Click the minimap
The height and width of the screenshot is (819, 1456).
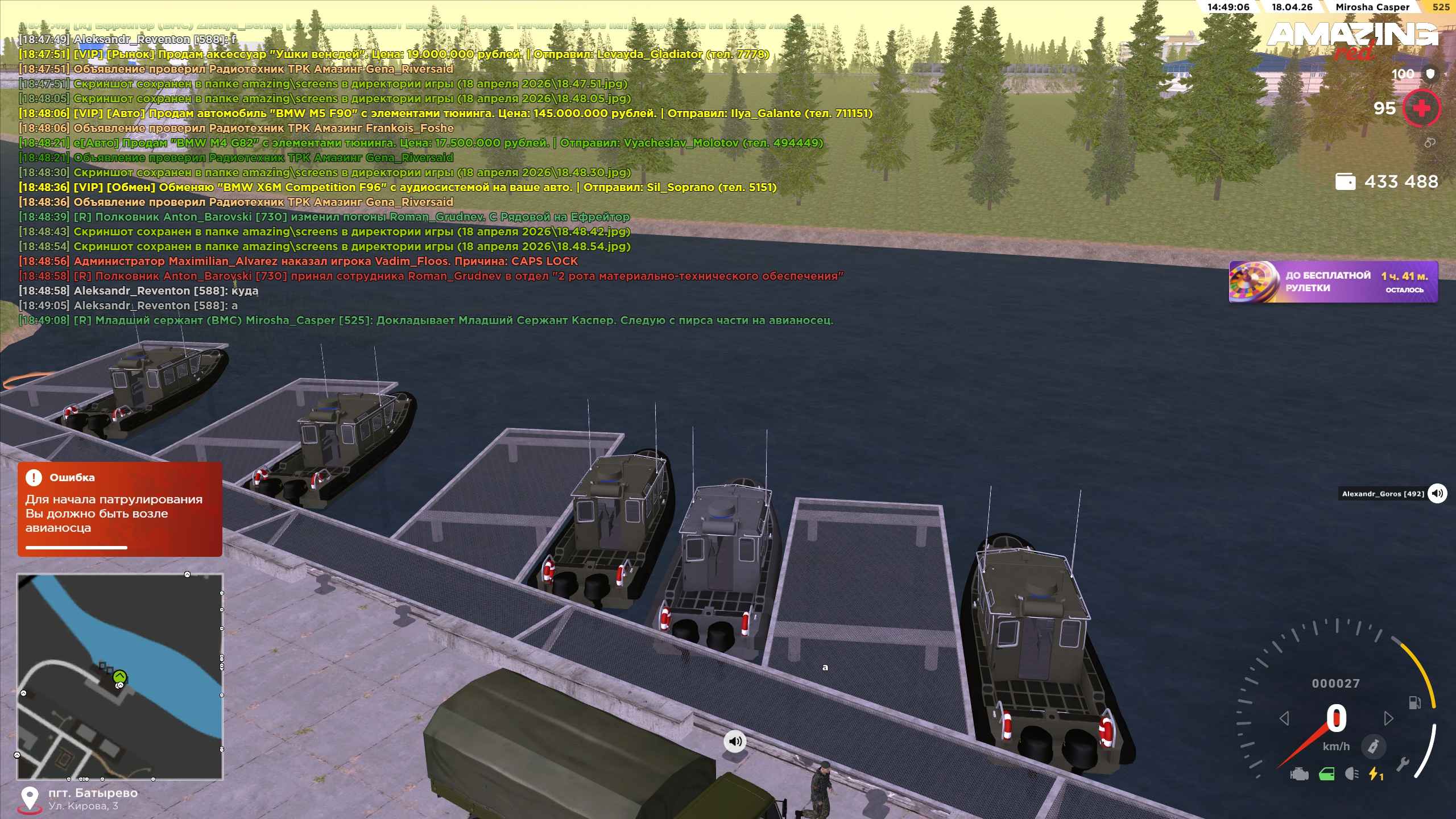119,676
